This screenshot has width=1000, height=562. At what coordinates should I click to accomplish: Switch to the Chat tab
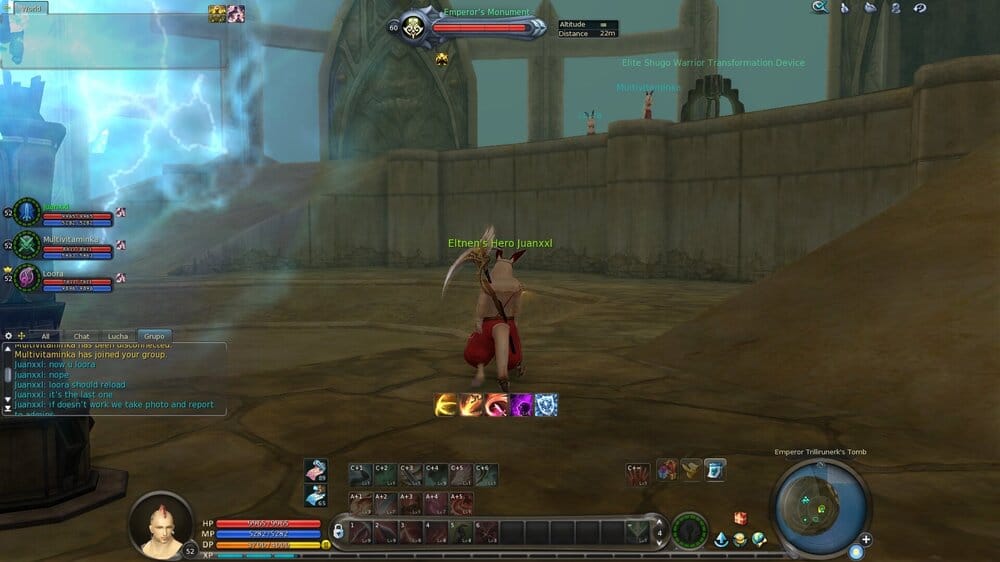[82, 337]
